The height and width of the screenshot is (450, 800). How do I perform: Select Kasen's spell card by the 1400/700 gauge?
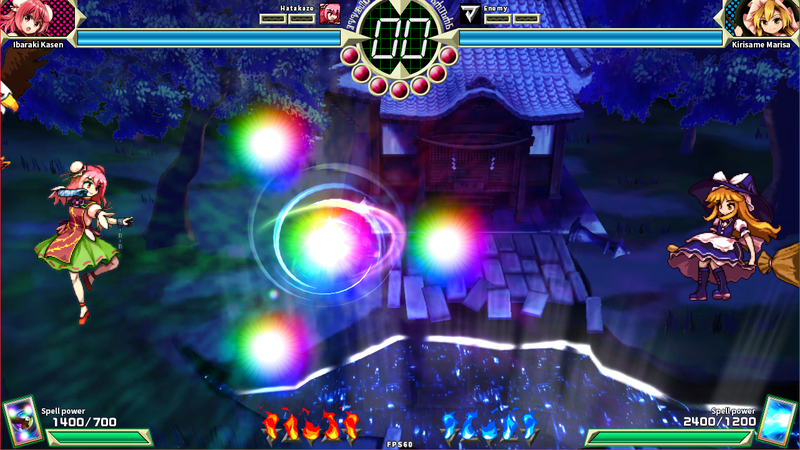tap(20, 421)
